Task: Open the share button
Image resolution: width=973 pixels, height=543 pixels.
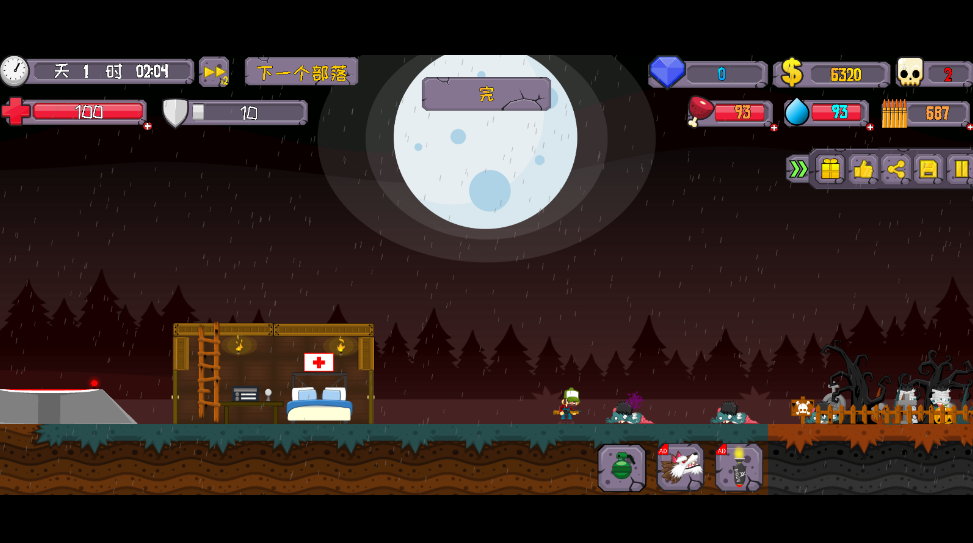Action: pyautogui.click(x=896, y=169)
